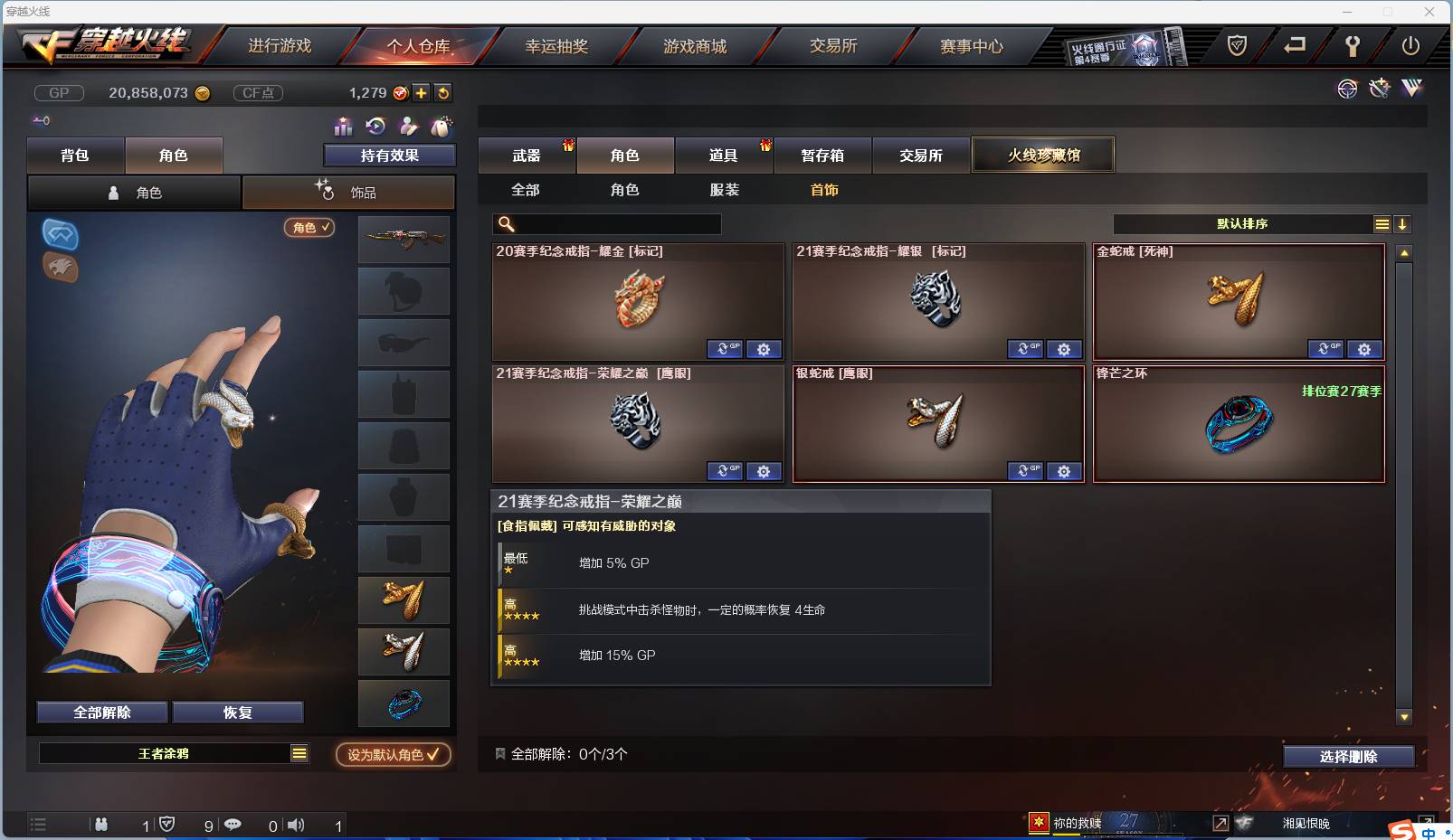Viewport: 1453px width, 840px height.
Task: Open settings gear on 金蛇戒 item card
Action: [1364, 349]
